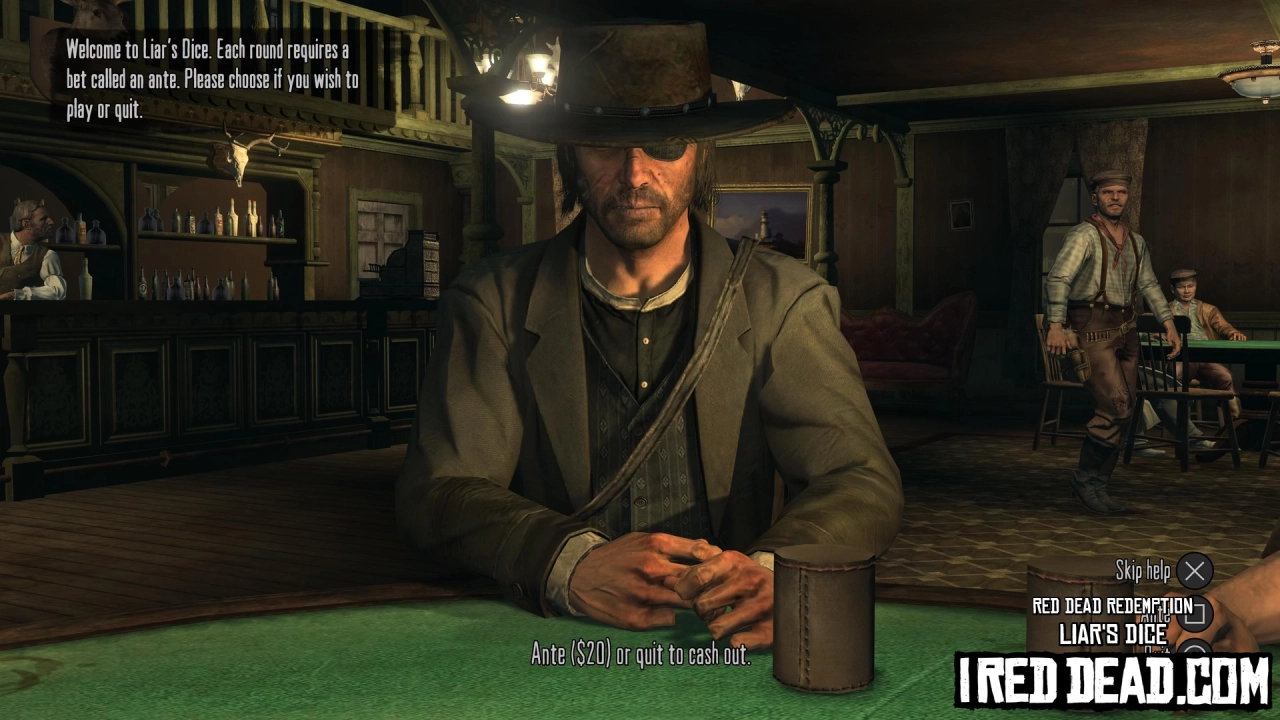Toggle the Skip help option
This screenshot has height=720, width=1280.
coord(1143,572)
